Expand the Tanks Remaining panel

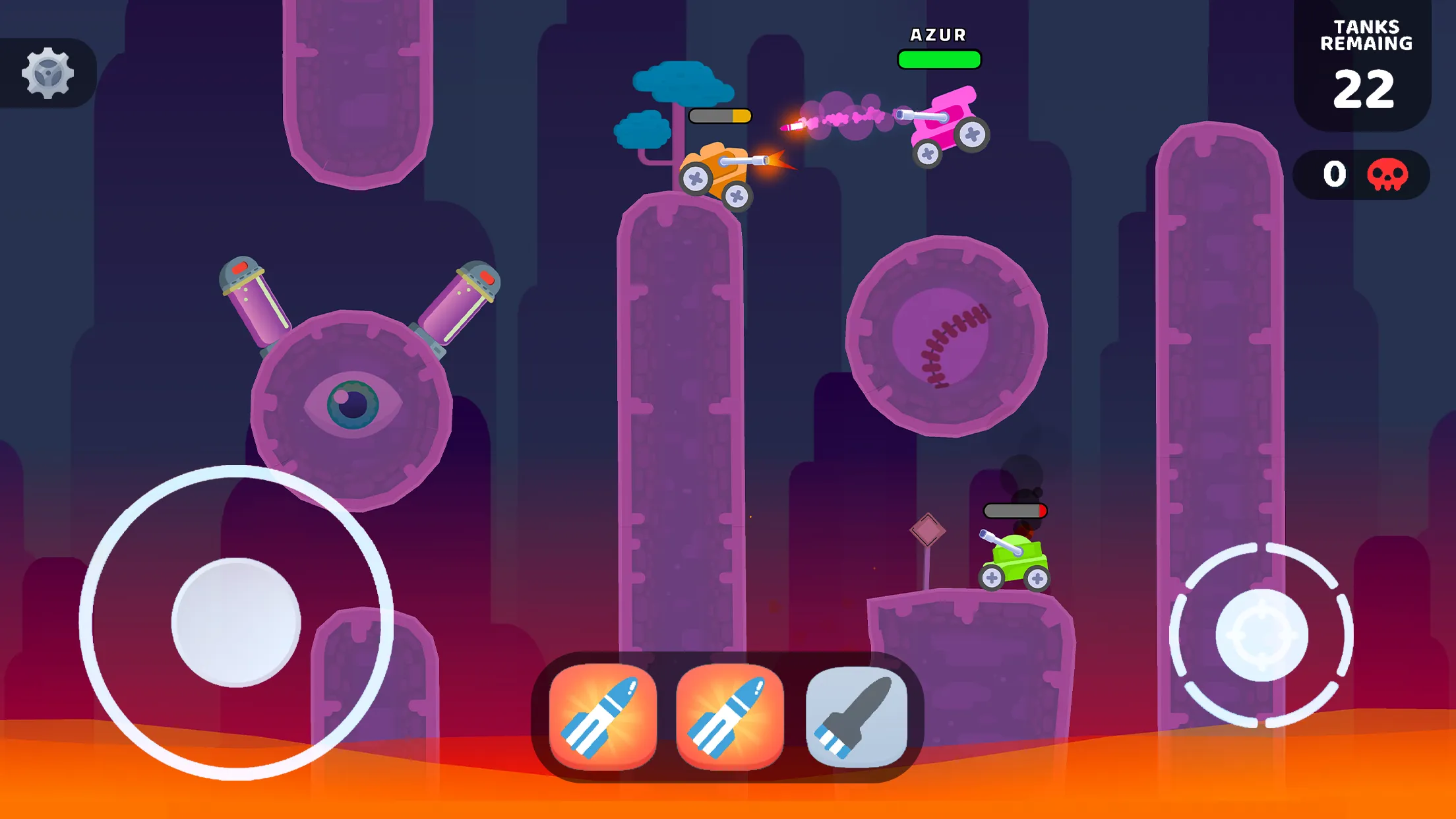(1363, 63)
